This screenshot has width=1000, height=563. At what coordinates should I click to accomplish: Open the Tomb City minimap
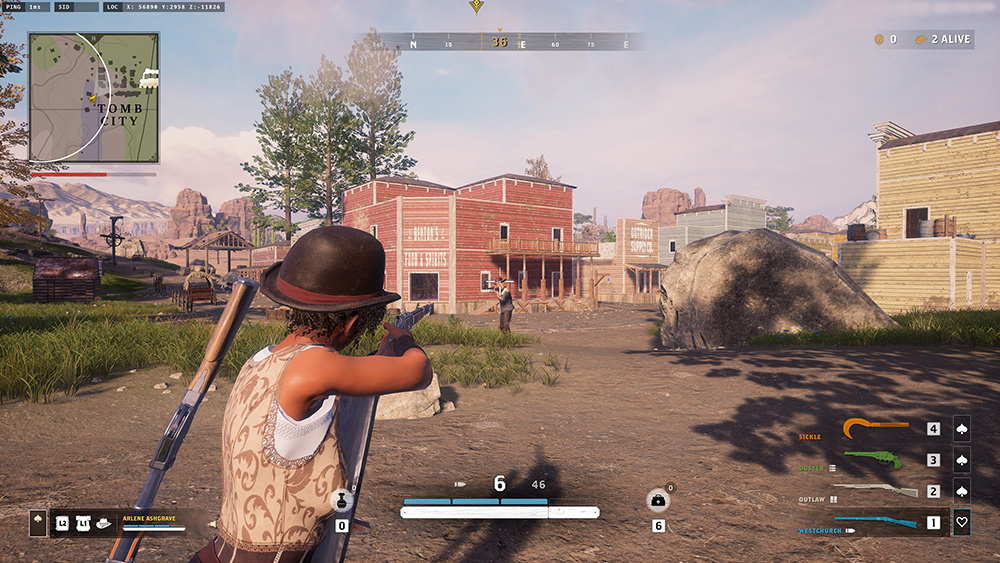(x=93, y=97)
